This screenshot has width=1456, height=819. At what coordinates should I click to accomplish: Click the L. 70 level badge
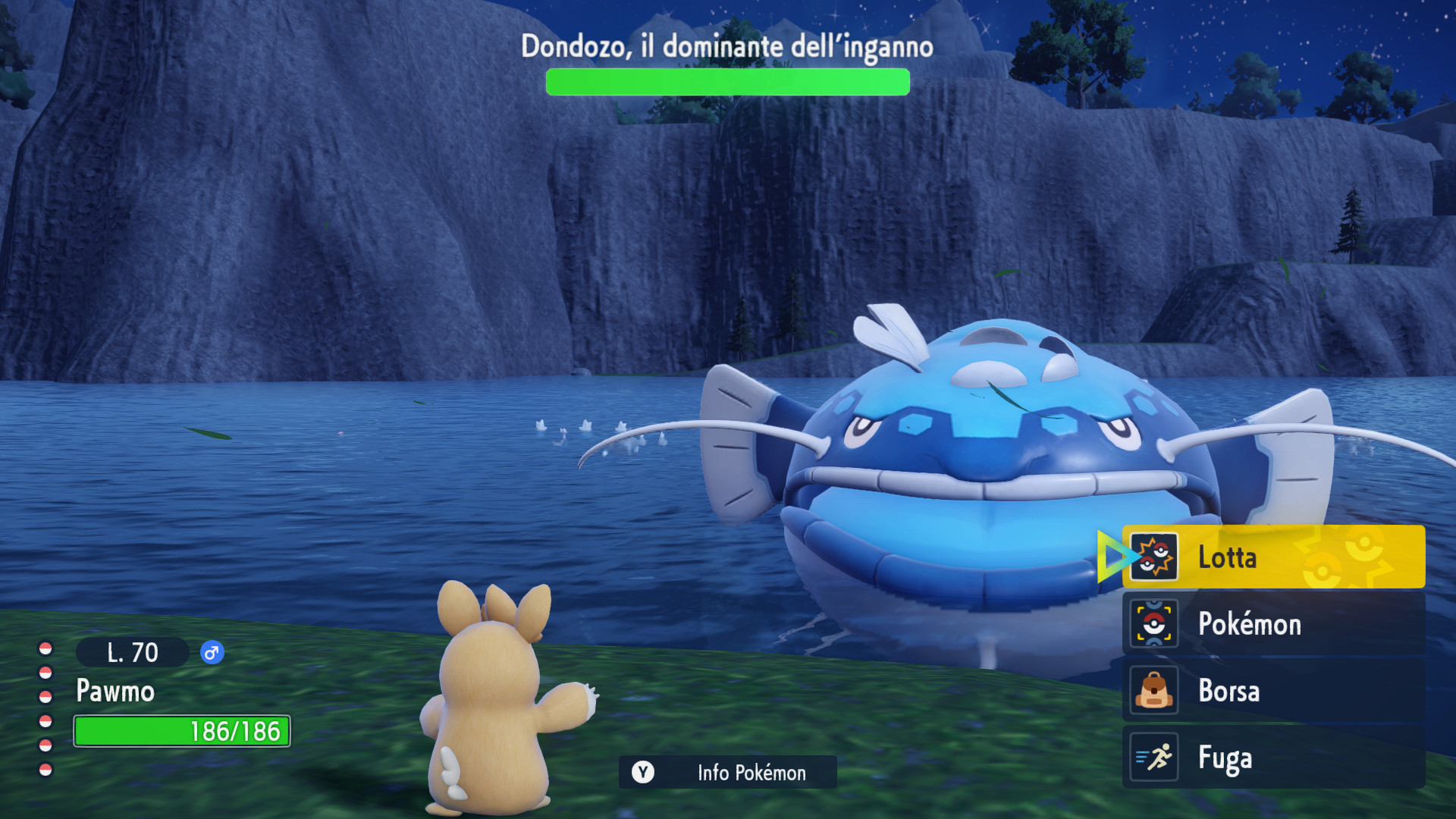132,652
